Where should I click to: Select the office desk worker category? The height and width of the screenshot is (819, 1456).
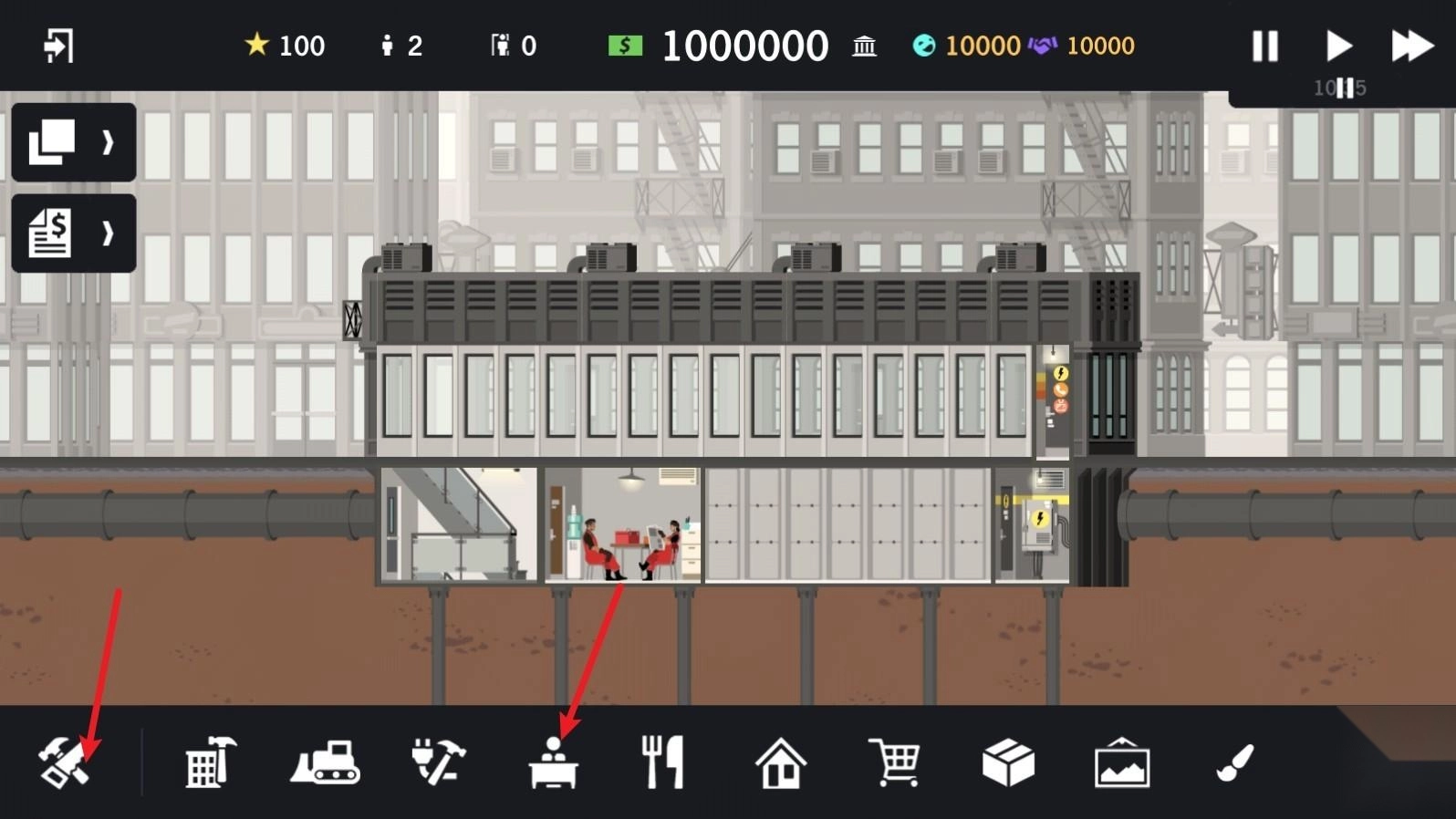point(553,762)
